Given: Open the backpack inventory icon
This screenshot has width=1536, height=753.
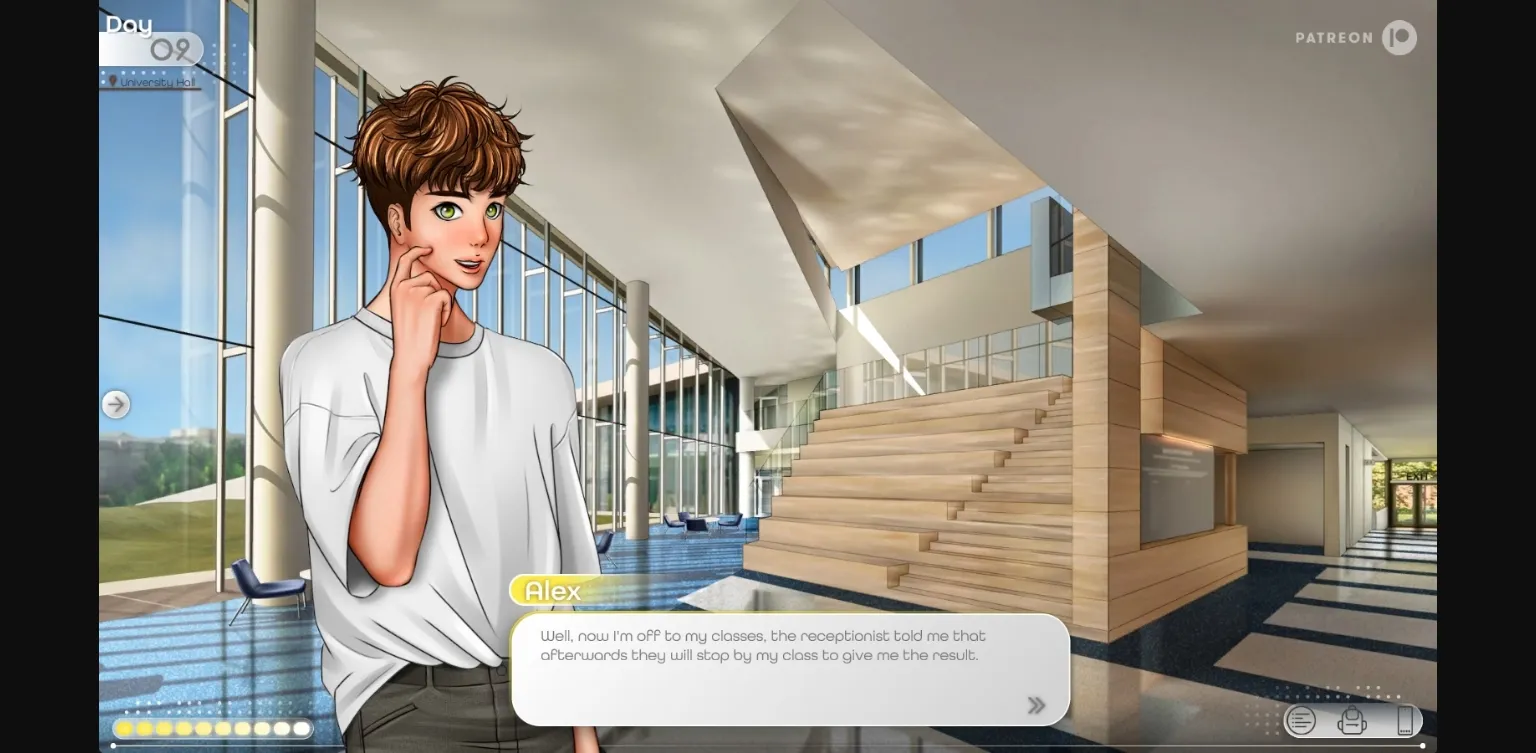Looking at the screenshot, I should [x=1352, y=721].
